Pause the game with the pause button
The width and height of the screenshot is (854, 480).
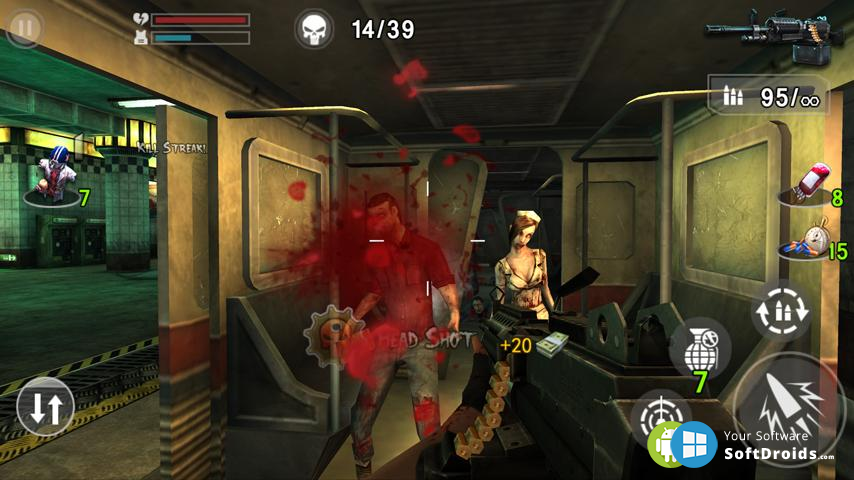pos(24,28)
